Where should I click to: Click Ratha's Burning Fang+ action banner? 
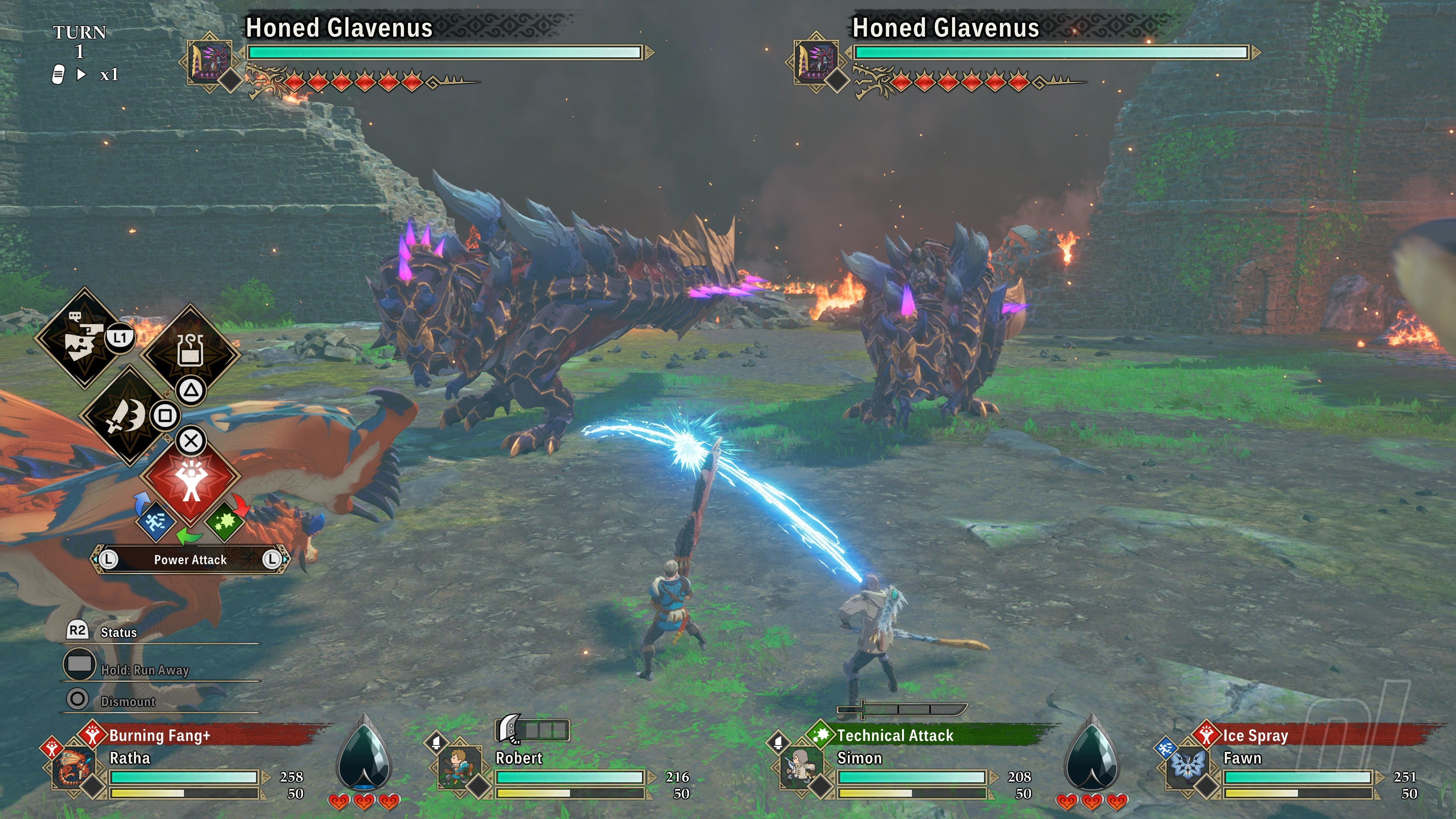(x=159, y=735)
